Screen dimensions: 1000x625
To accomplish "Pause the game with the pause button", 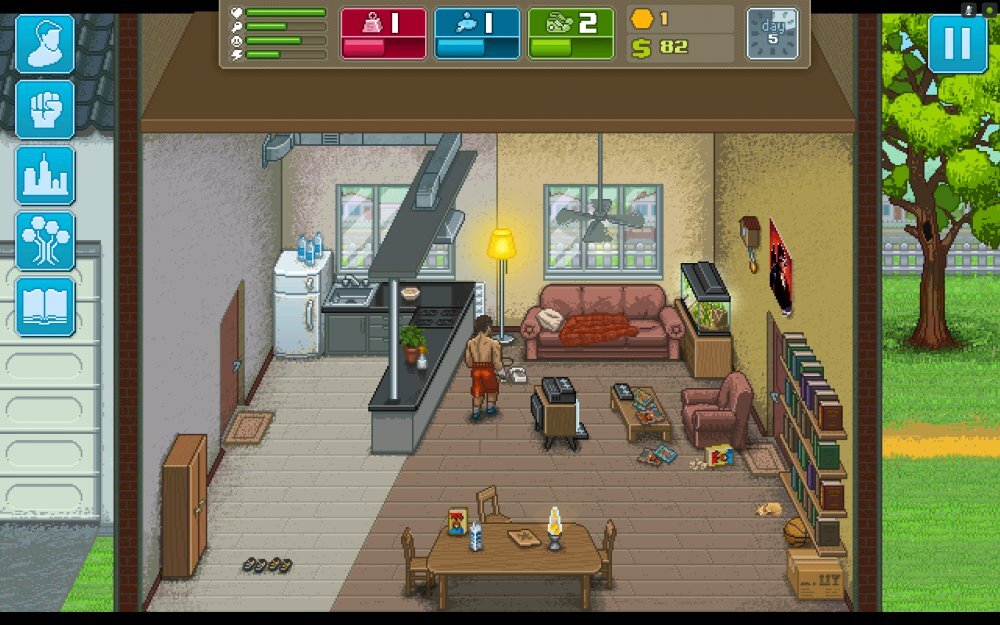I will pyautogui.click(x=957, y=45).
